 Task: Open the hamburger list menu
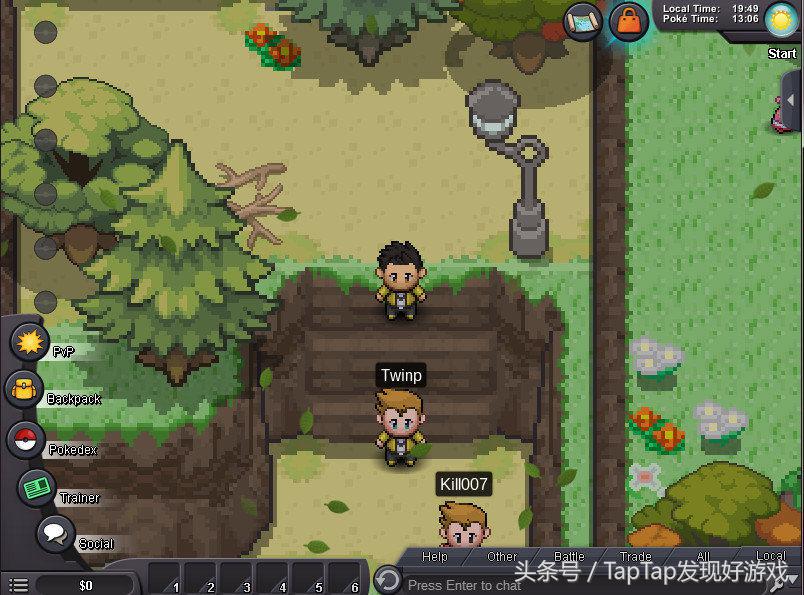tap(17, 584)
